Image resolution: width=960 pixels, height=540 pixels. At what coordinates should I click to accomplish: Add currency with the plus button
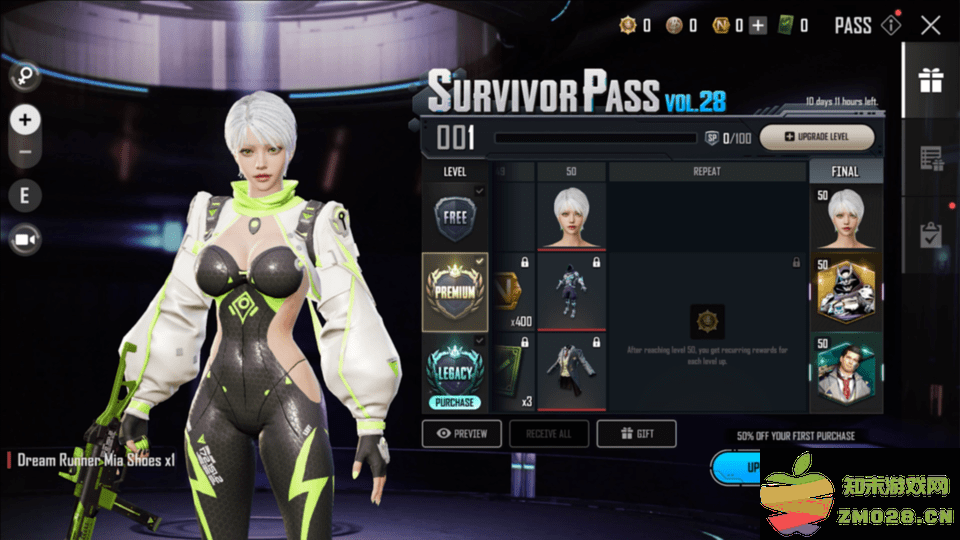point(758,26)
